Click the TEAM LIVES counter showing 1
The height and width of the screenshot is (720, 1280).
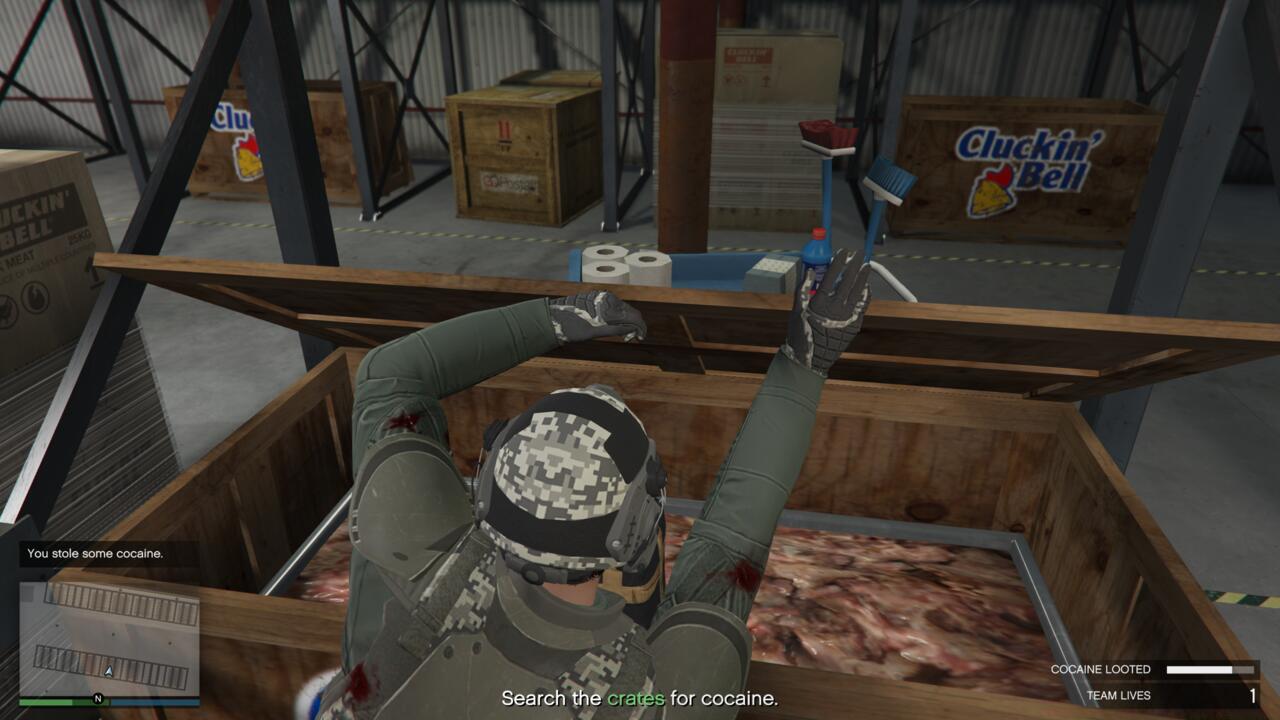click(1254, 696)
